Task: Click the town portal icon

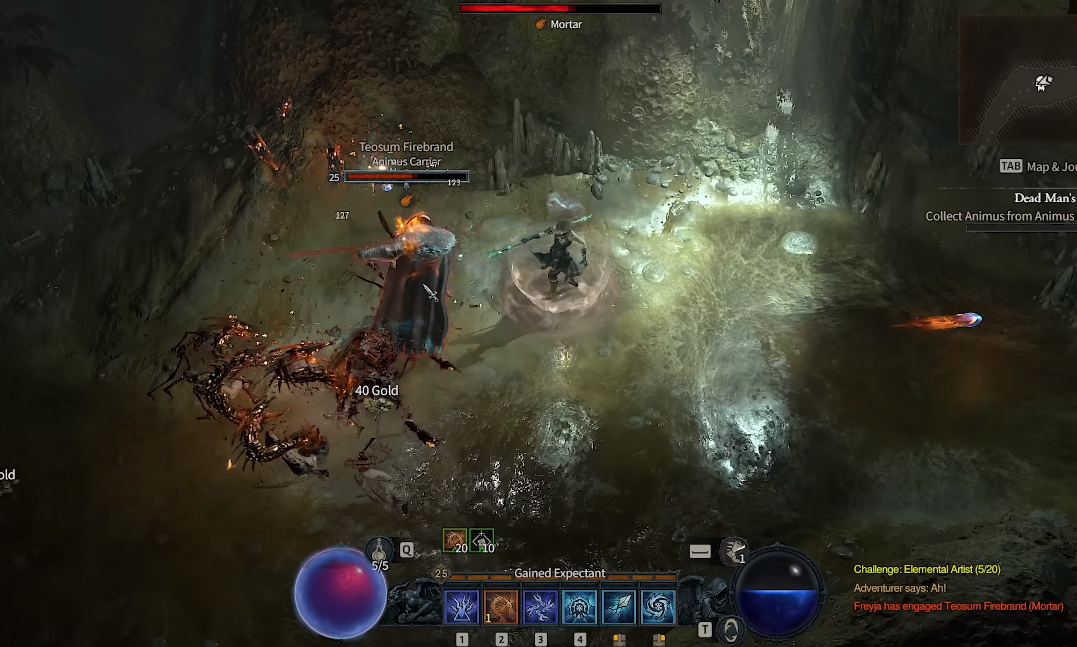Action: coord(733,630)
